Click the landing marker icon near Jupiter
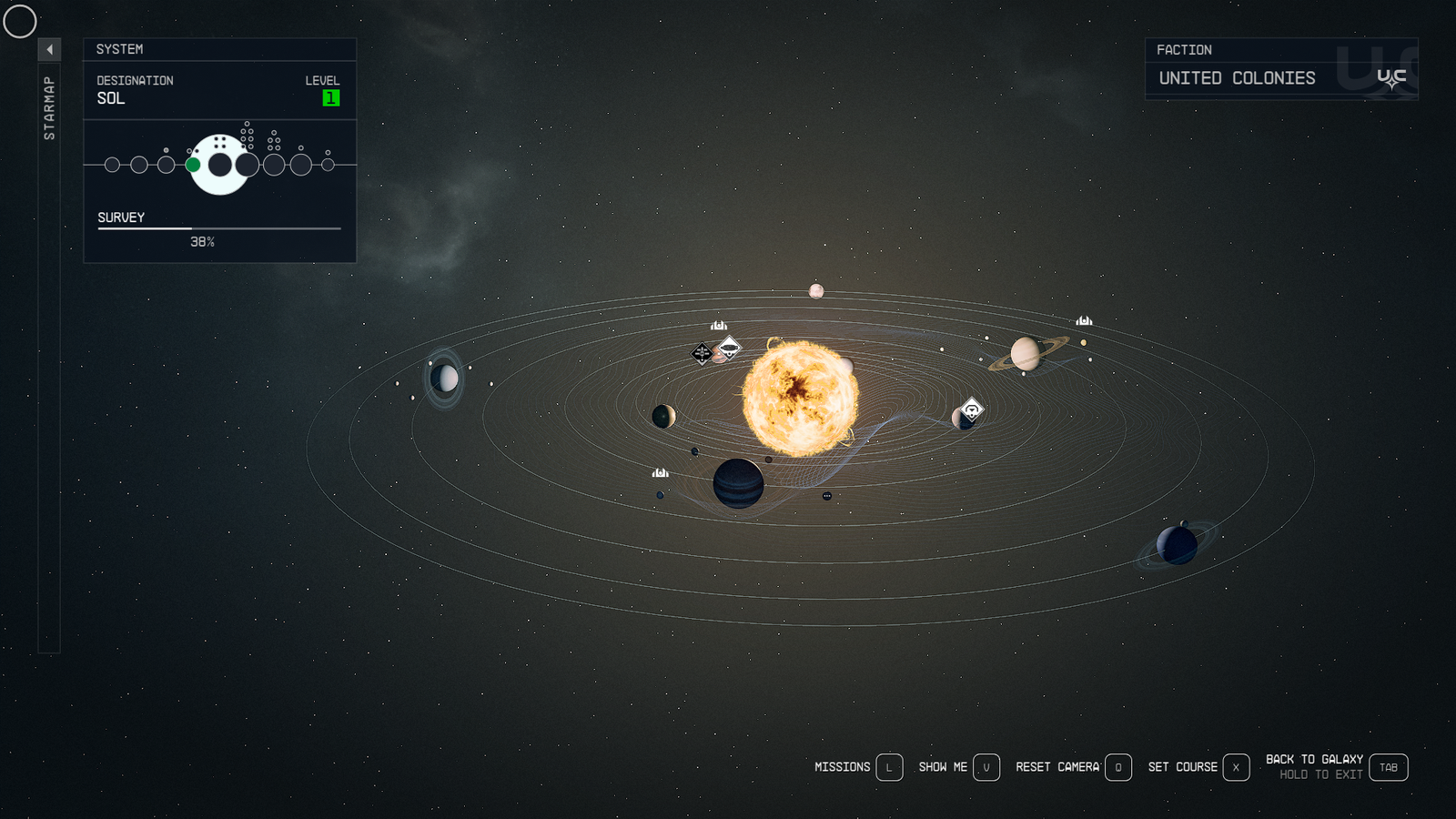The height and width of the screenshot is (819, 1456). click(659, 472)
